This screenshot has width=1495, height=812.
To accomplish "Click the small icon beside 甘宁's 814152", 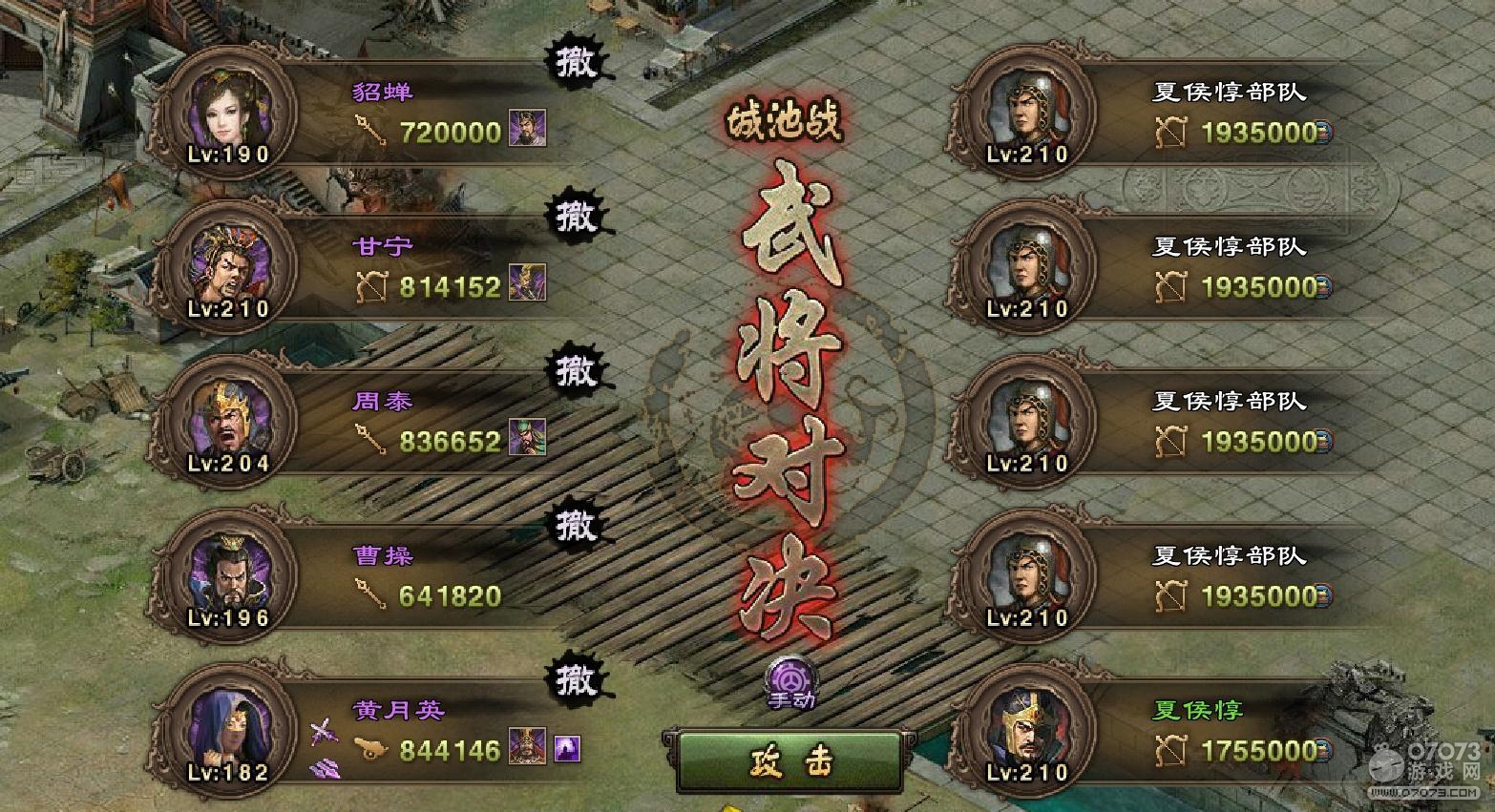I will click(x=527, y=283).
